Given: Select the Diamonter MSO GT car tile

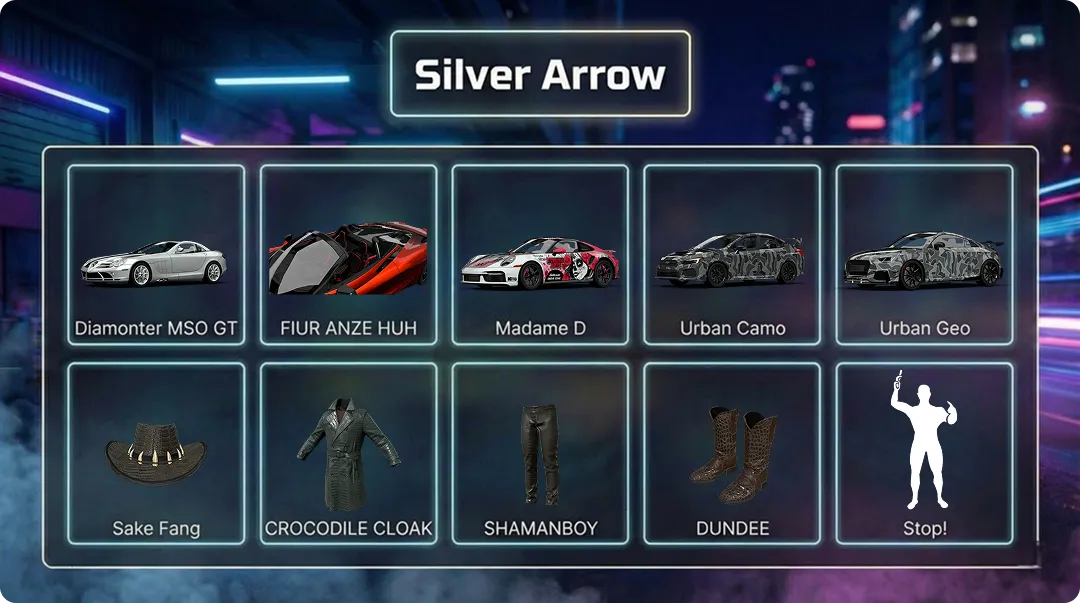Looking at the screenshot, I should 156,255.
